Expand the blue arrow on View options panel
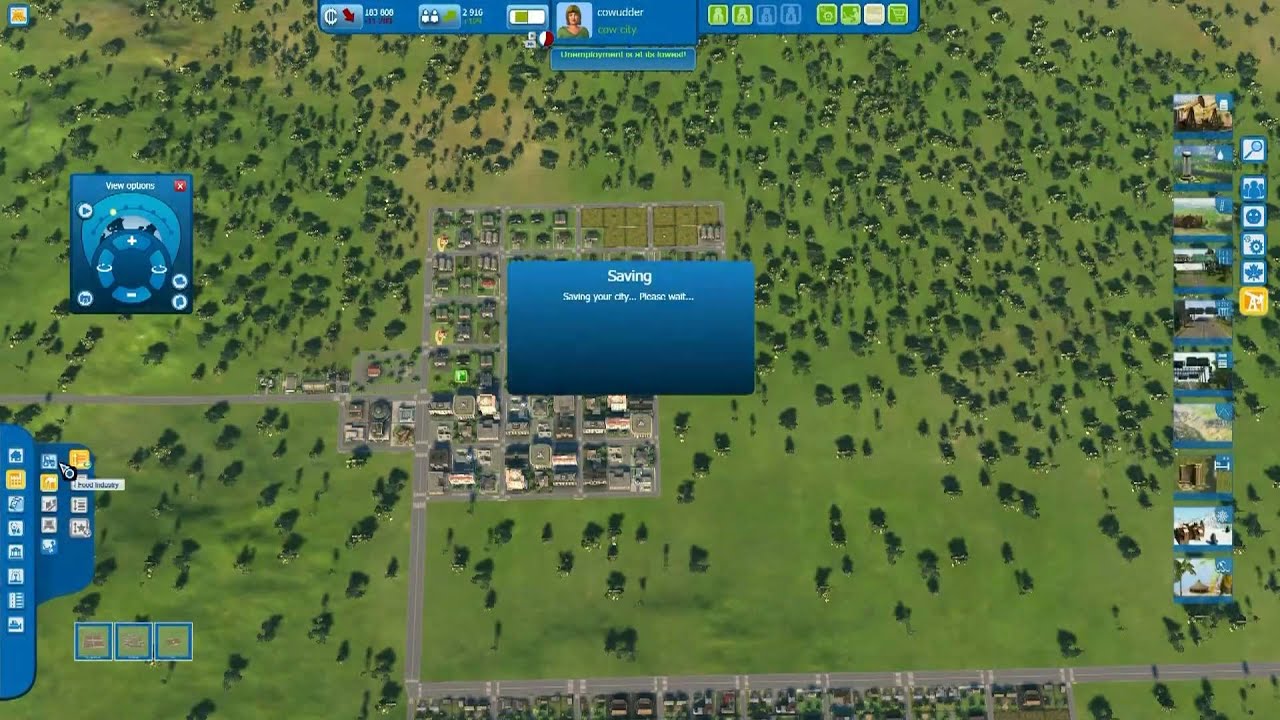Image resolution: width=1280 pixels, height=720 pixels. click(x=85, y=209)
